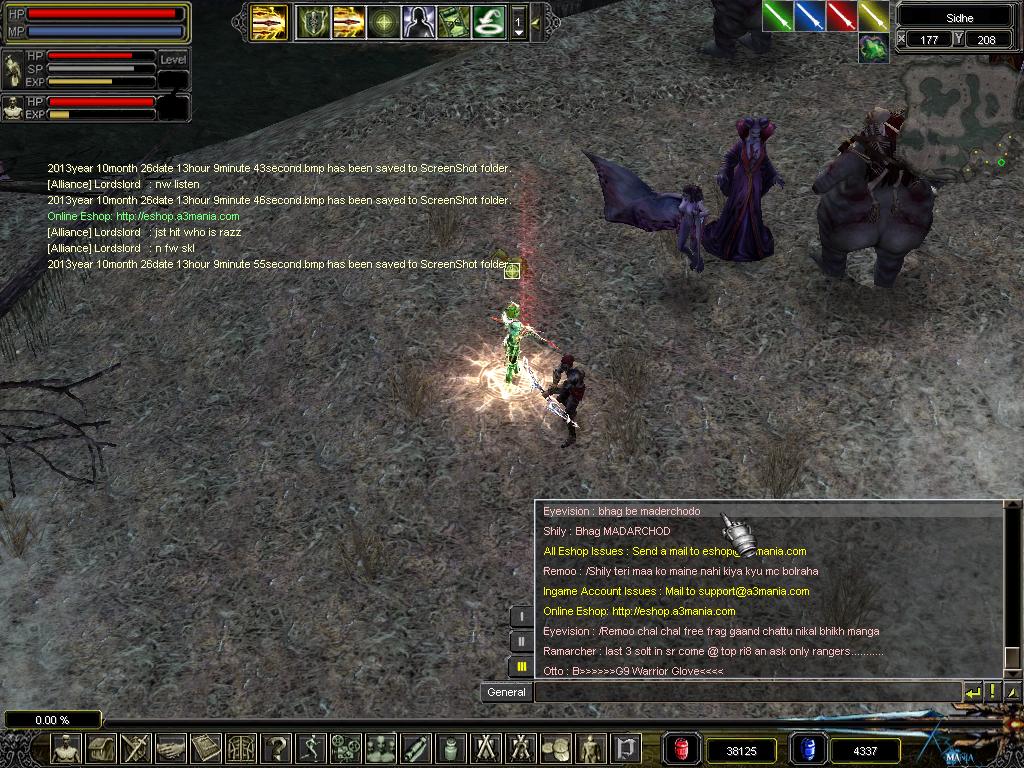Set chat window to size III
Viewport: 1024px width, 768px height.
(x=521, y=666)
